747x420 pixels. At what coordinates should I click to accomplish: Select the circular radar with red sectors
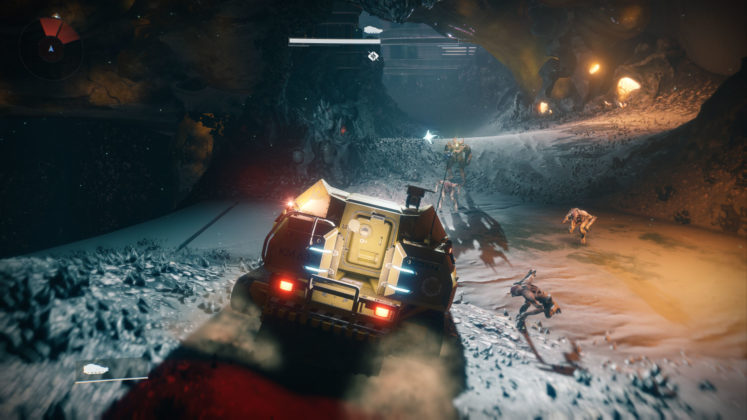click(x=50, y=47)
